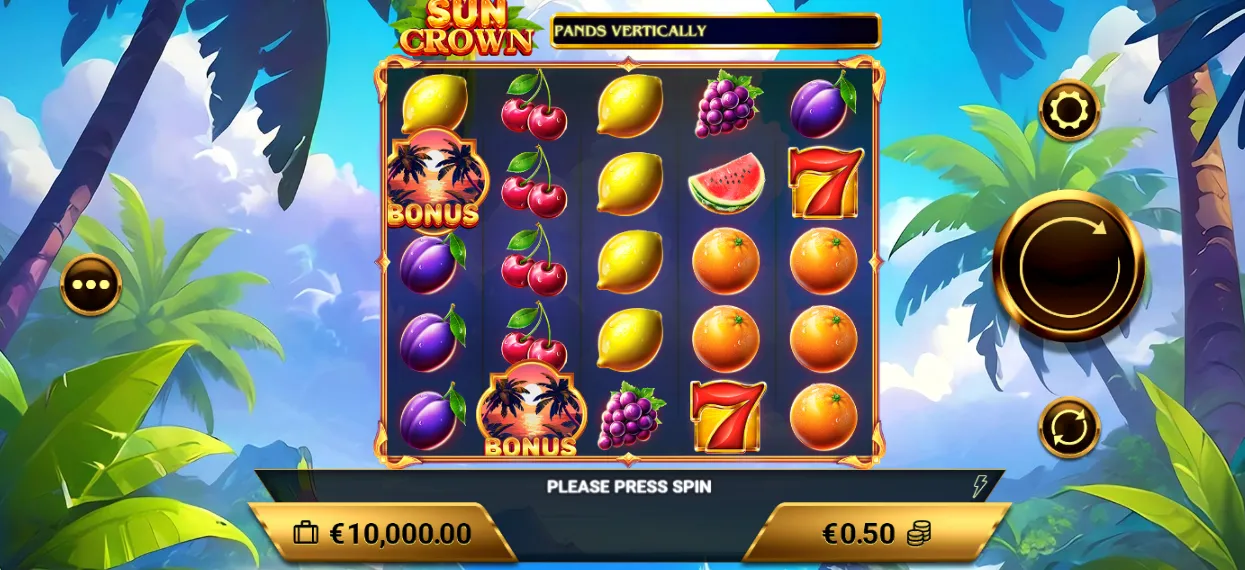Spin the reels with the large spin button

tap(1069, 266)
